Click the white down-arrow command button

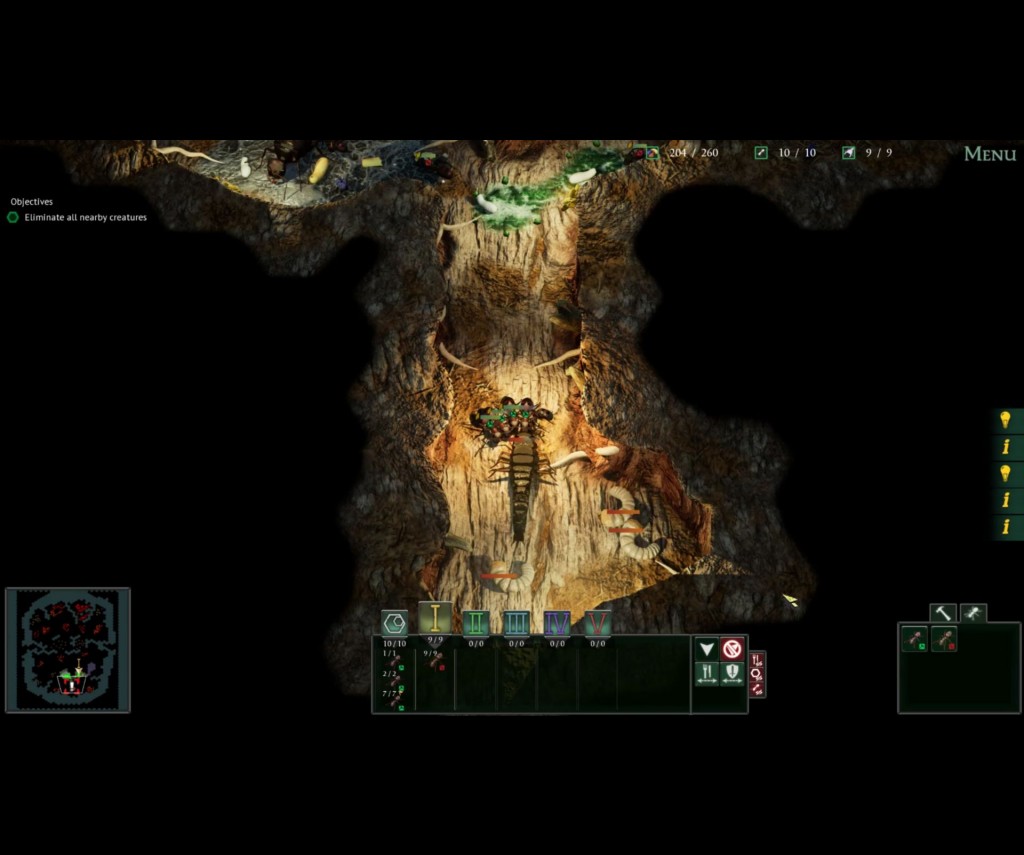(x=707, y=649)
